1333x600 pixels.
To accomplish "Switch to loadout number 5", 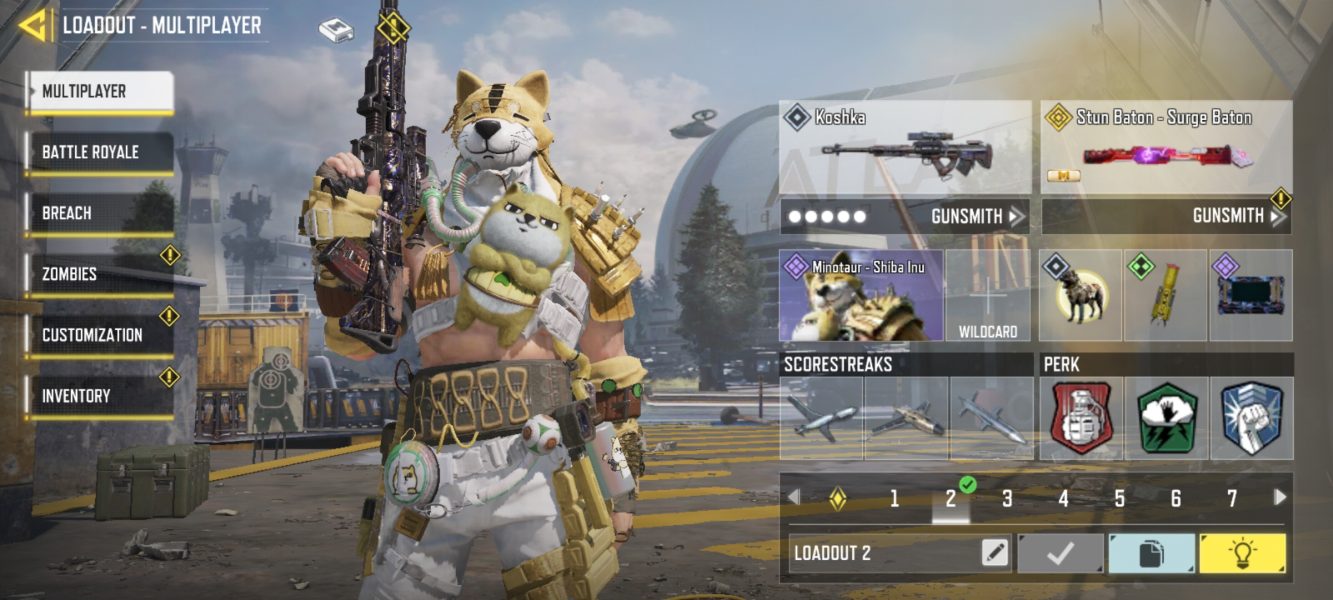I will pos(1120,498).
